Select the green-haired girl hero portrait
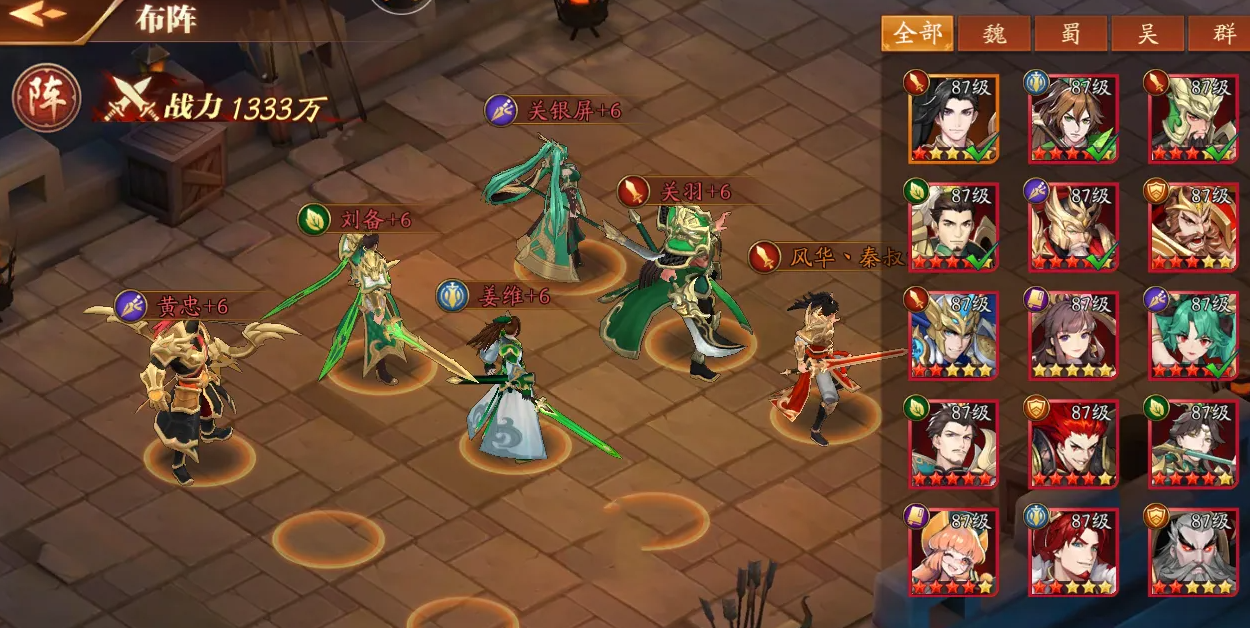The width and height of the screenshot is (1250, 628). pyautogui.click(x=1192, y=335)
